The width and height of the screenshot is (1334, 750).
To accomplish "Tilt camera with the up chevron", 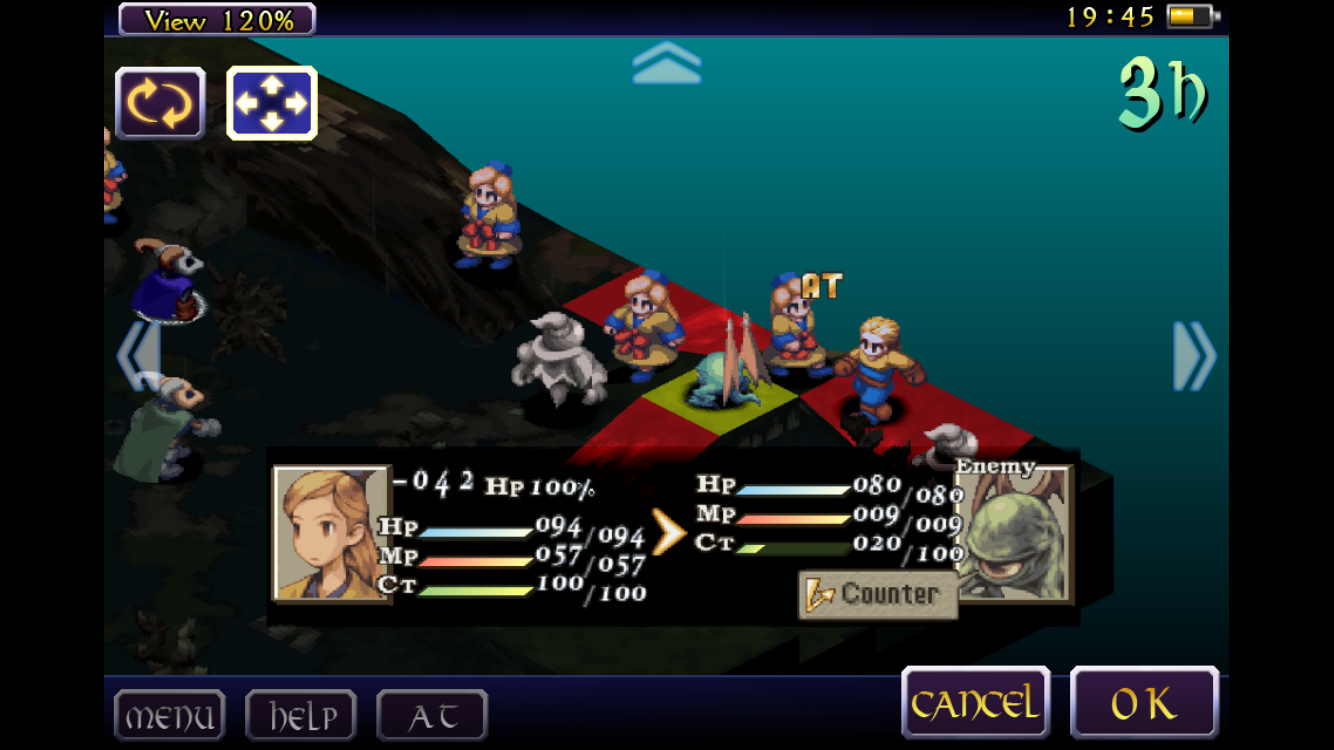I will click(x=667, y=62).
